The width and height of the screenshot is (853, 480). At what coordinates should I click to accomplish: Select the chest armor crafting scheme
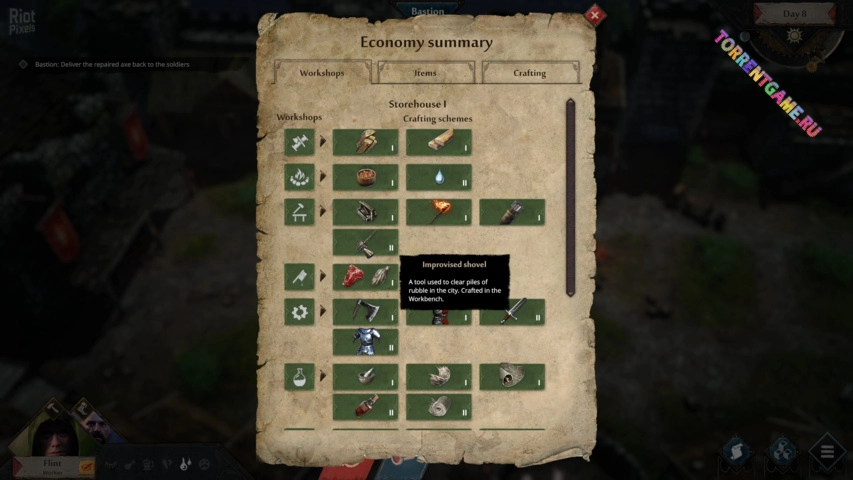click(x=365, y=342)
